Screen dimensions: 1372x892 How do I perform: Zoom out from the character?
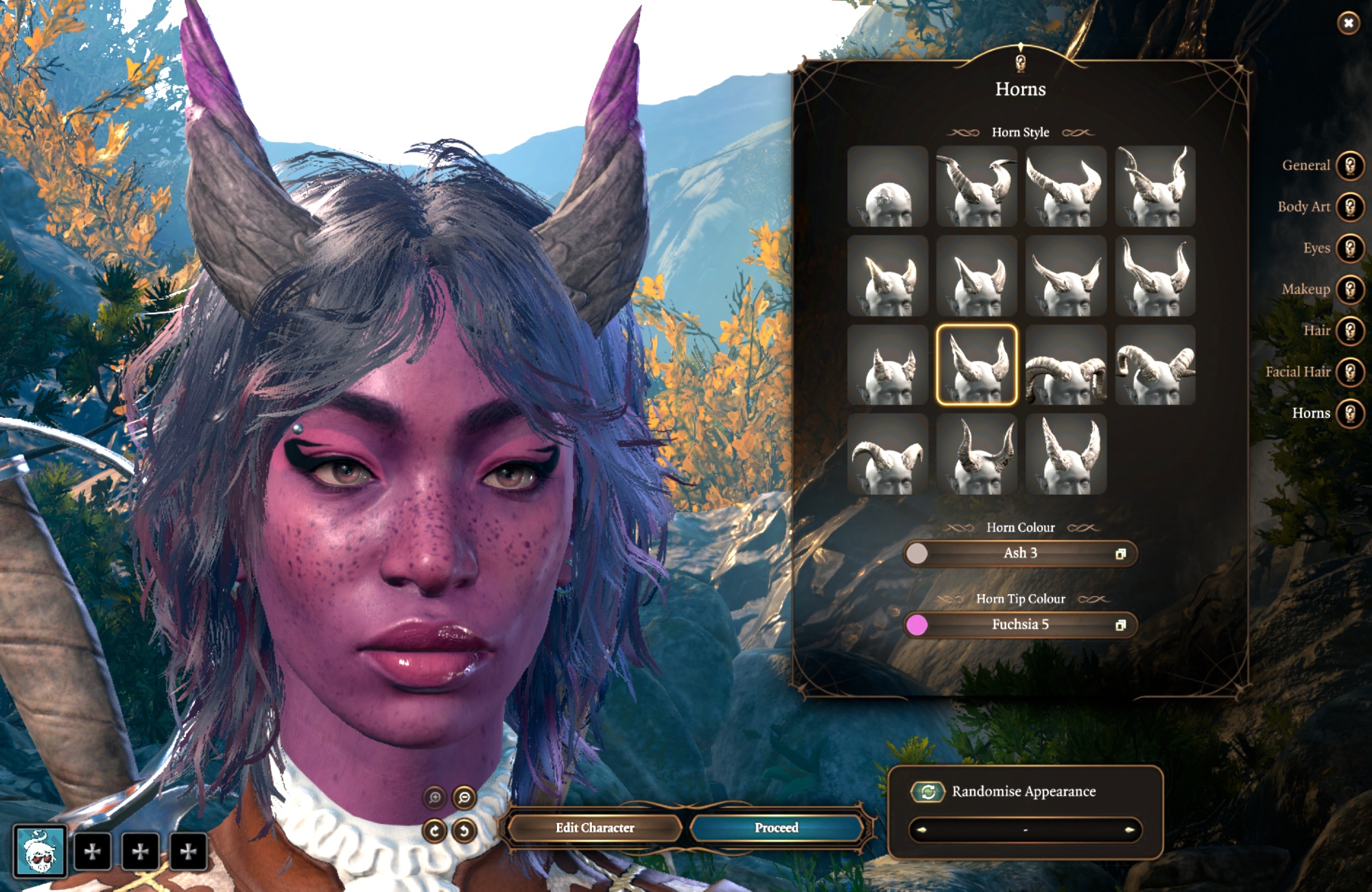tap(464, 798)
